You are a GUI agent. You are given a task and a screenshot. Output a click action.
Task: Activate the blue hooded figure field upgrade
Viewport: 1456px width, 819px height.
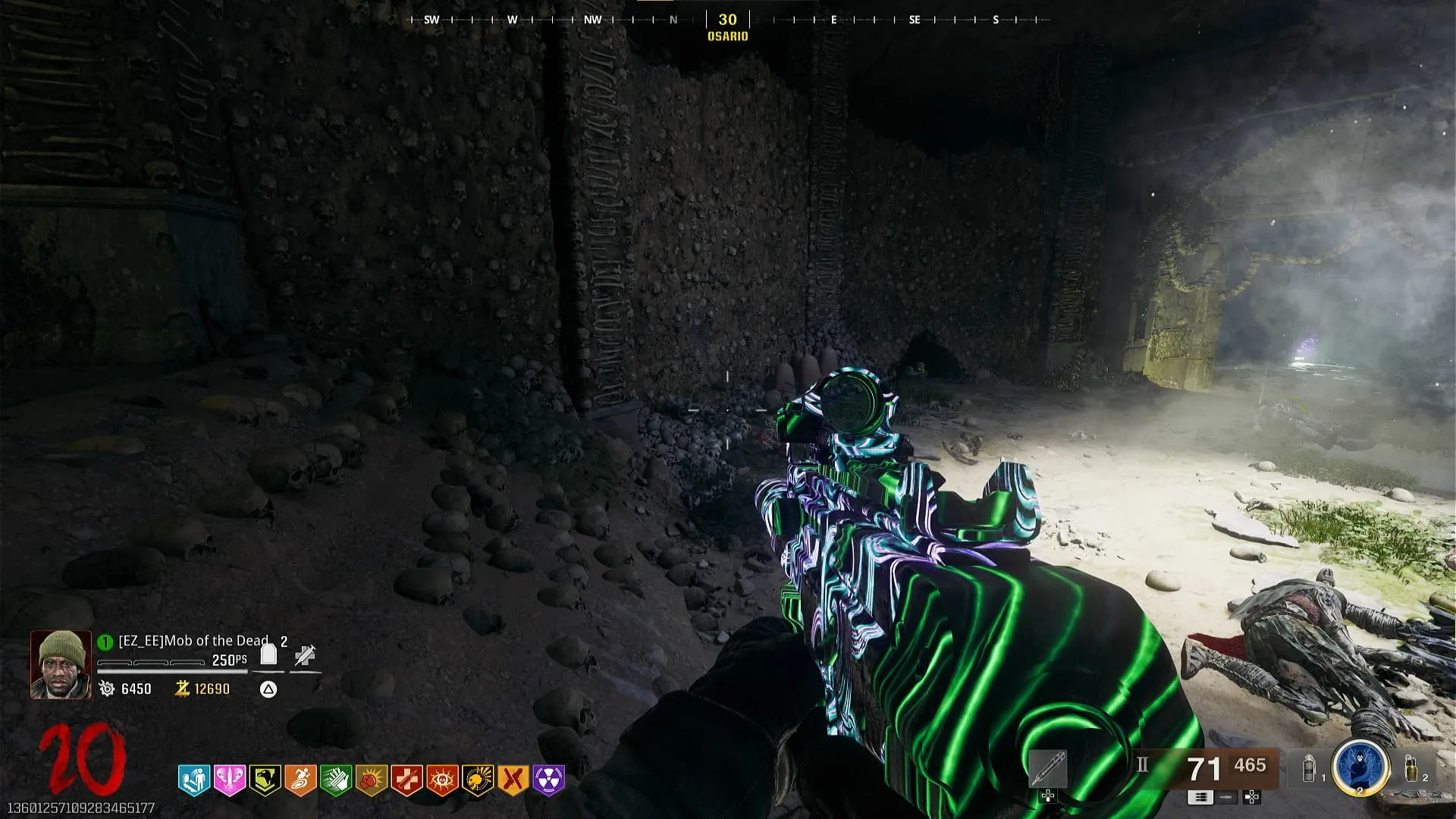(x=1360, y=767)
